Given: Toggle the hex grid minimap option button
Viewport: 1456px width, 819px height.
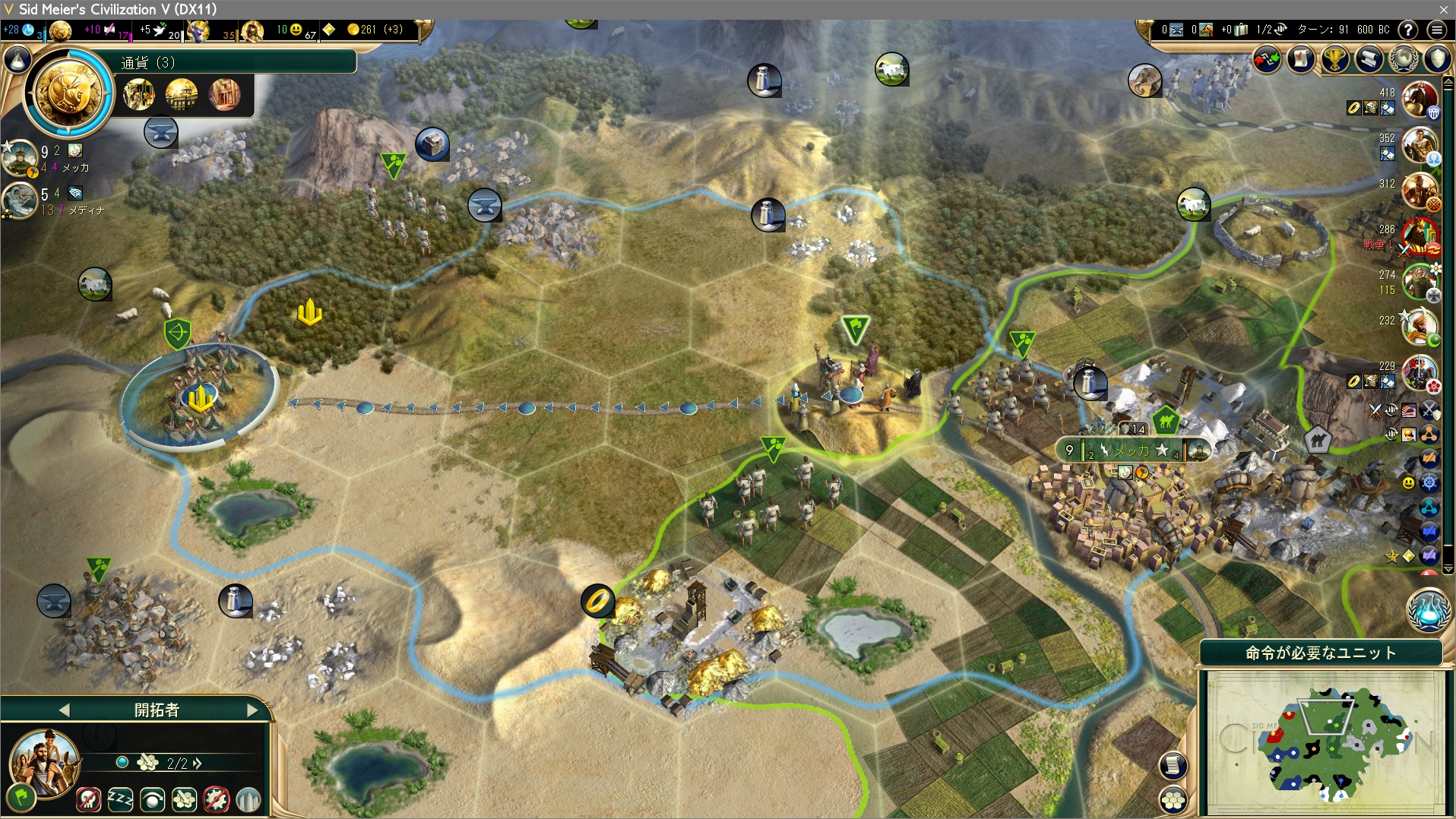Looking at the screenshot, I should [x=1174, y=799].
